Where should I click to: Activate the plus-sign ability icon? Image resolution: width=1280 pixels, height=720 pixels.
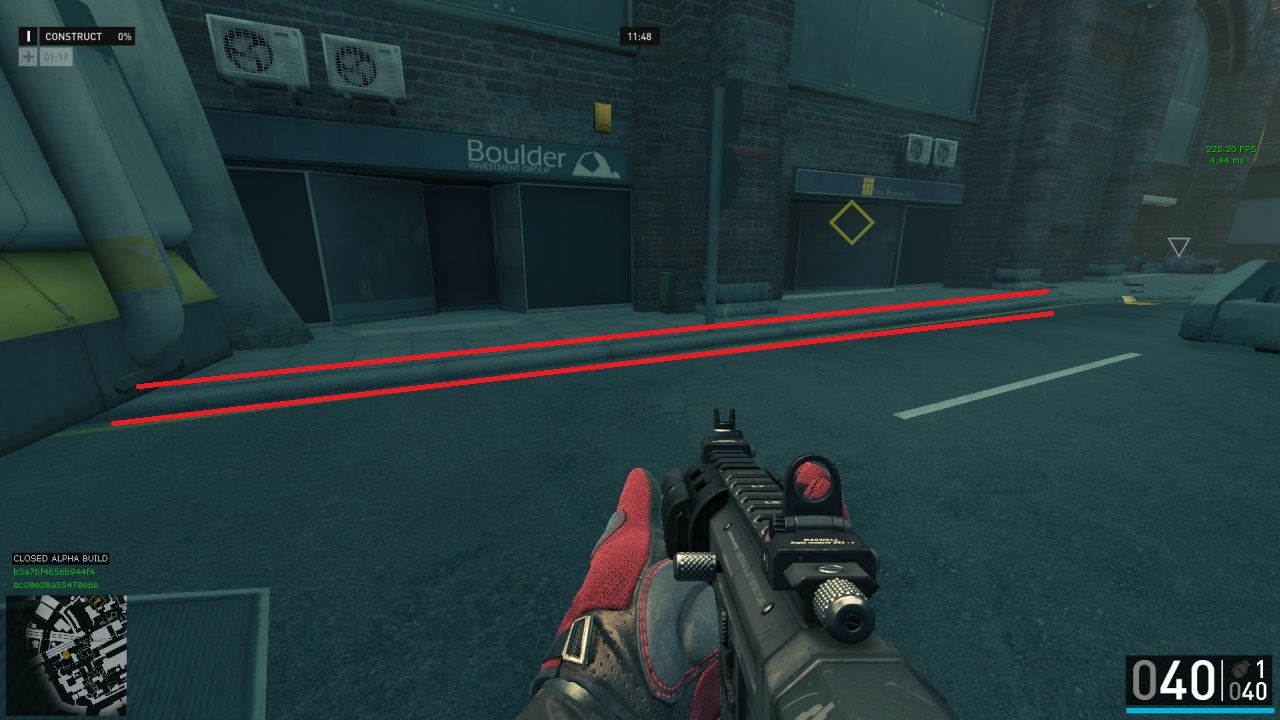(28, 57)
